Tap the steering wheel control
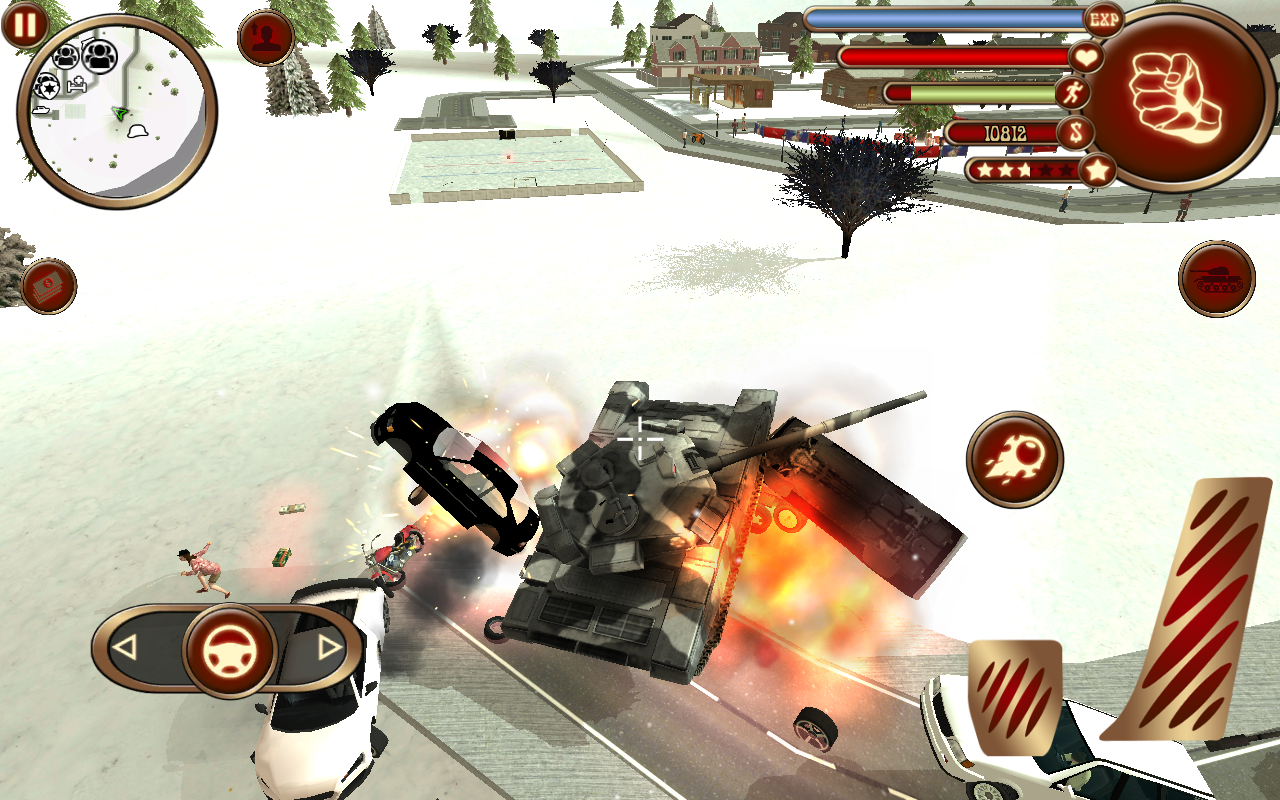Image resolution: width=1280 pixels, height=800 pixels. tap(228, 651)
